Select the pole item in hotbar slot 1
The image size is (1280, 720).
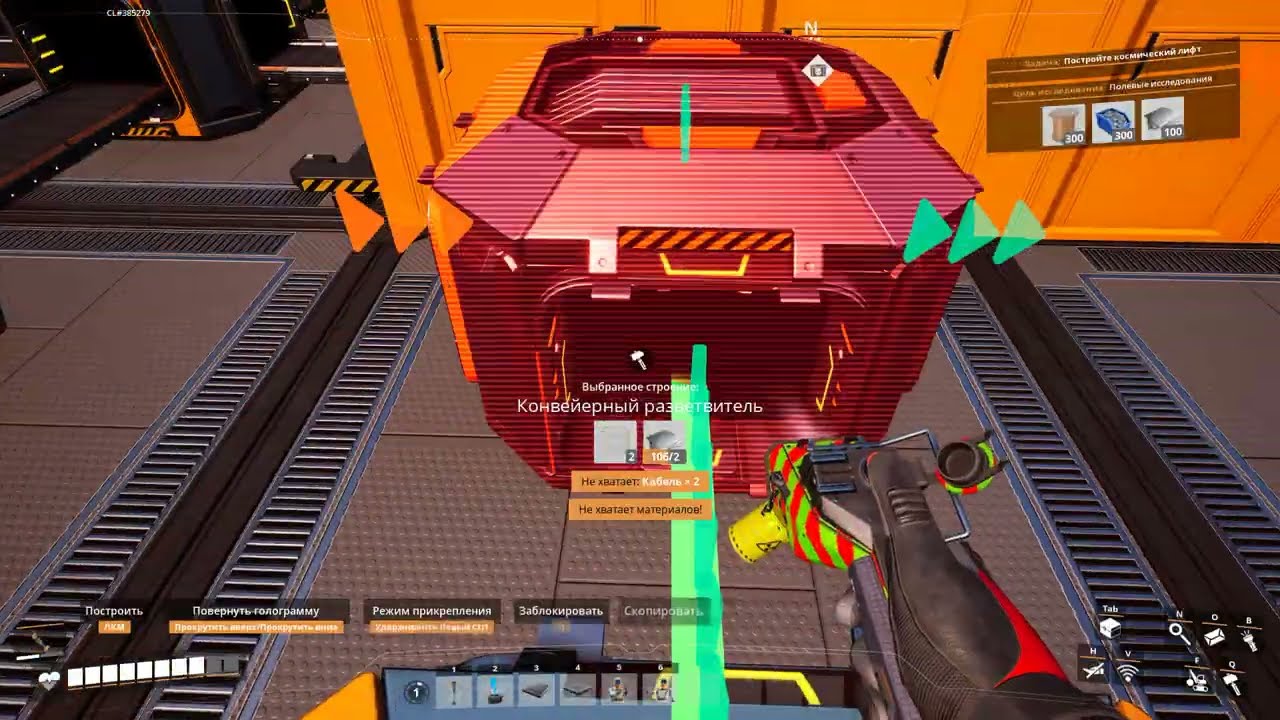(454, 689)
